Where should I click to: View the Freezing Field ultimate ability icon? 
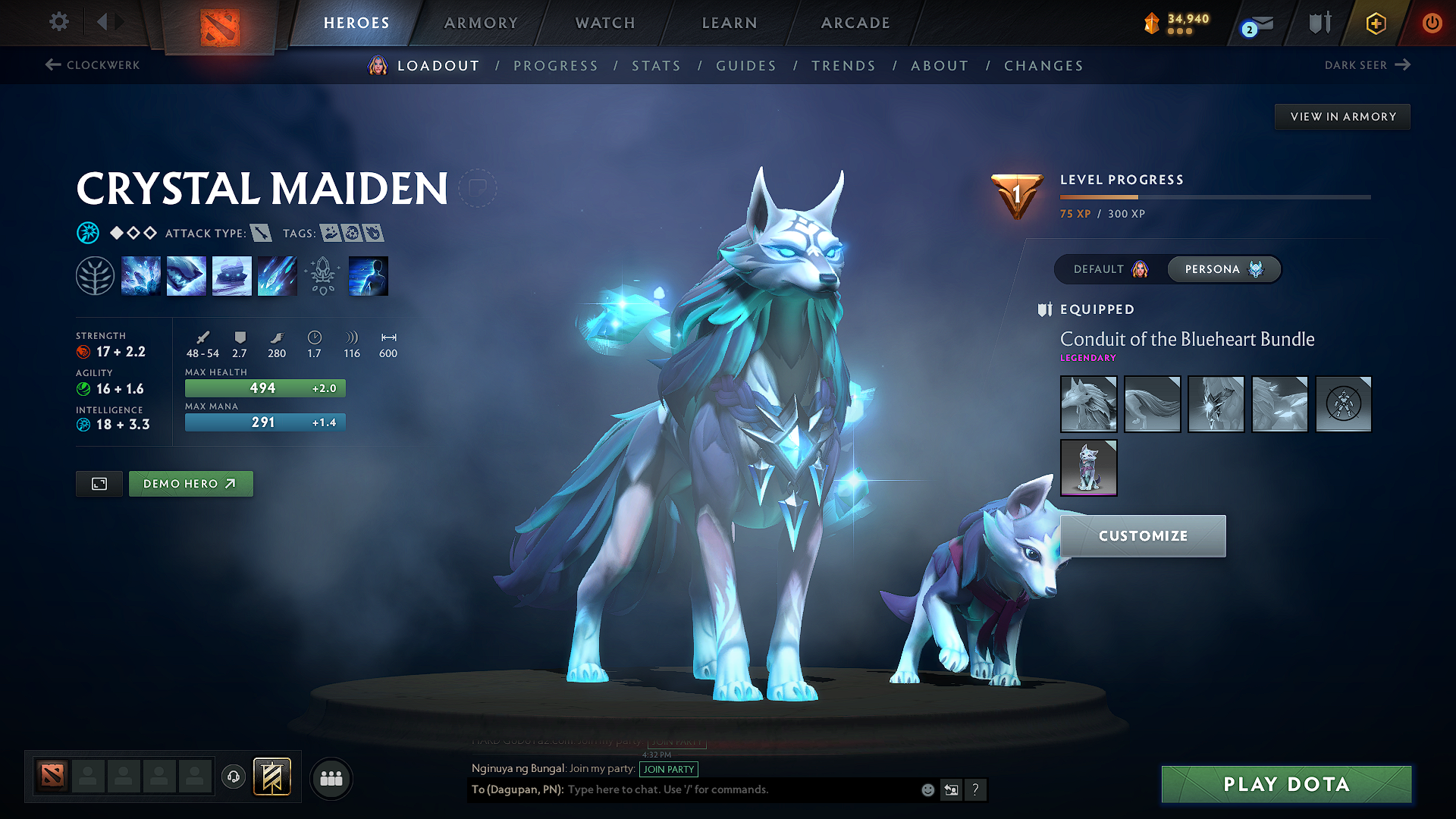[278, 275]
